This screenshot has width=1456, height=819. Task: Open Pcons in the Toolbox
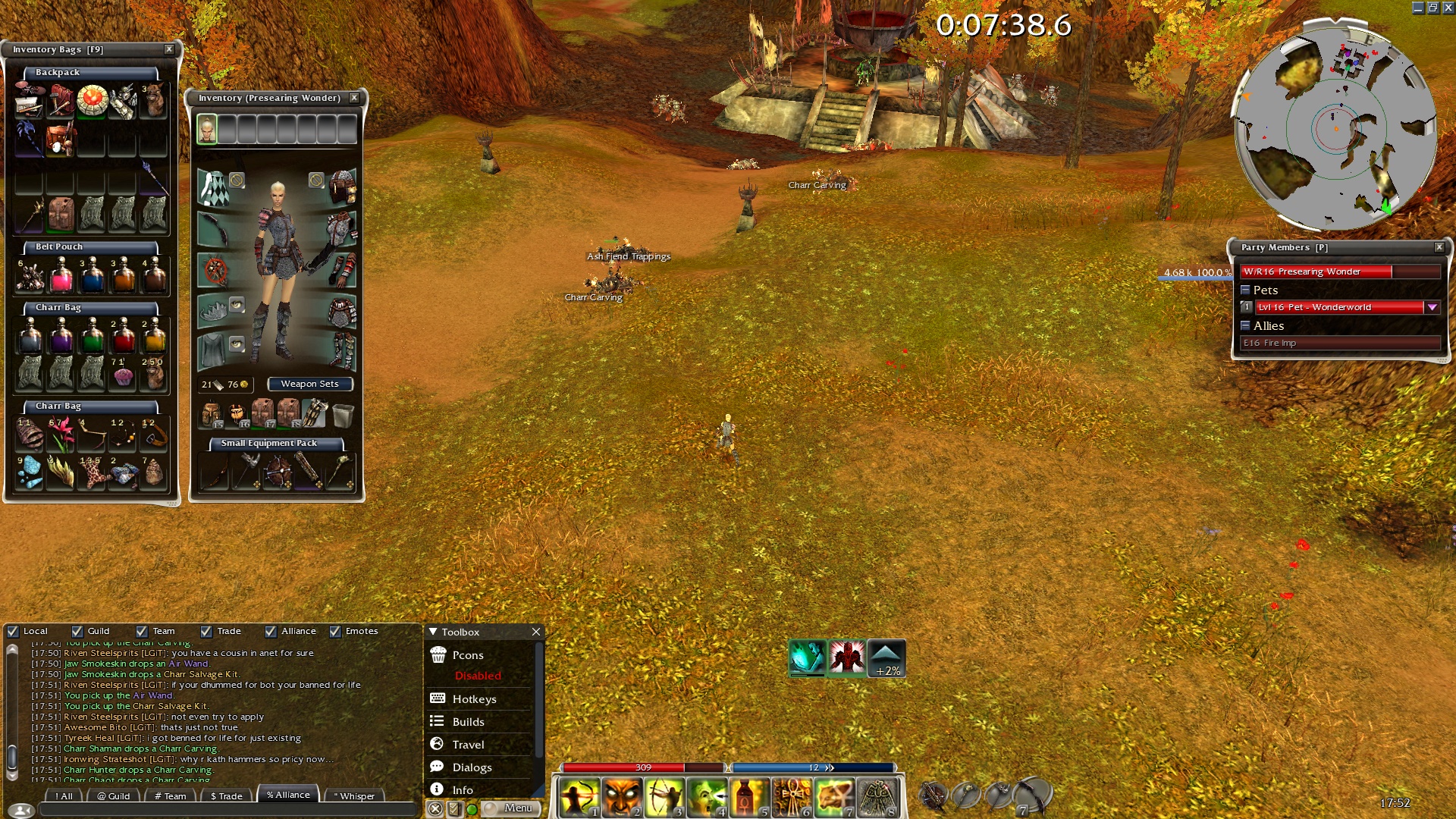click(x=467, y=655)
